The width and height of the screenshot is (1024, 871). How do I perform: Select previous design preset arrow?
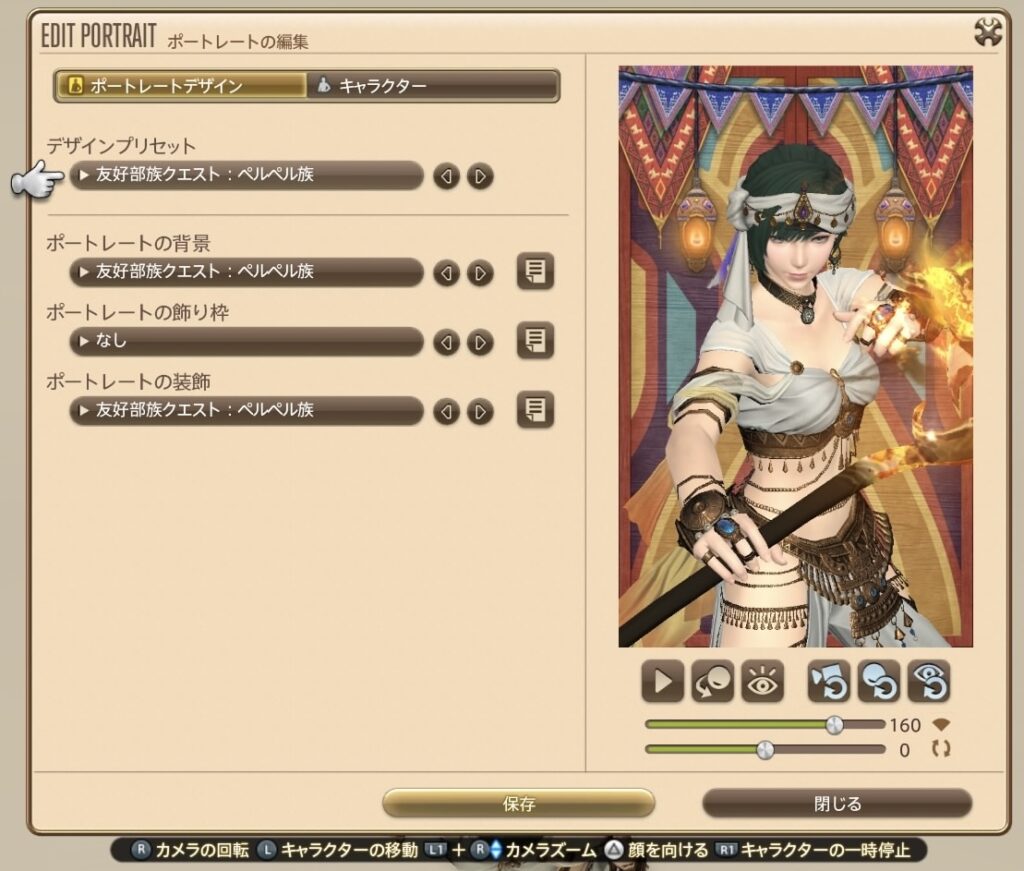(446, 177)
